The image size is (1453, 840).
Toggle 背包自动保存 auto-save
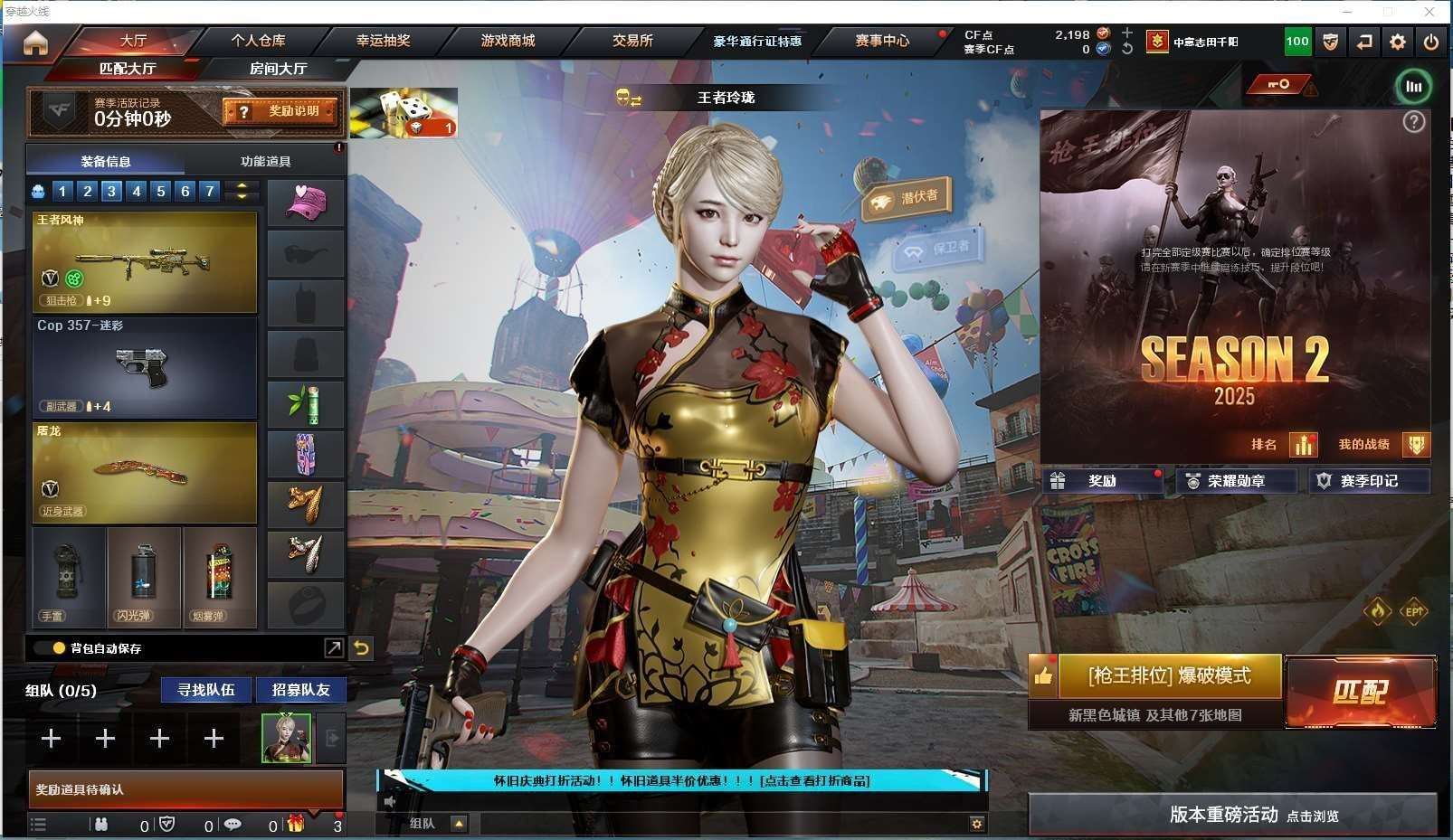pyautogui.click(x=60, y=648)
